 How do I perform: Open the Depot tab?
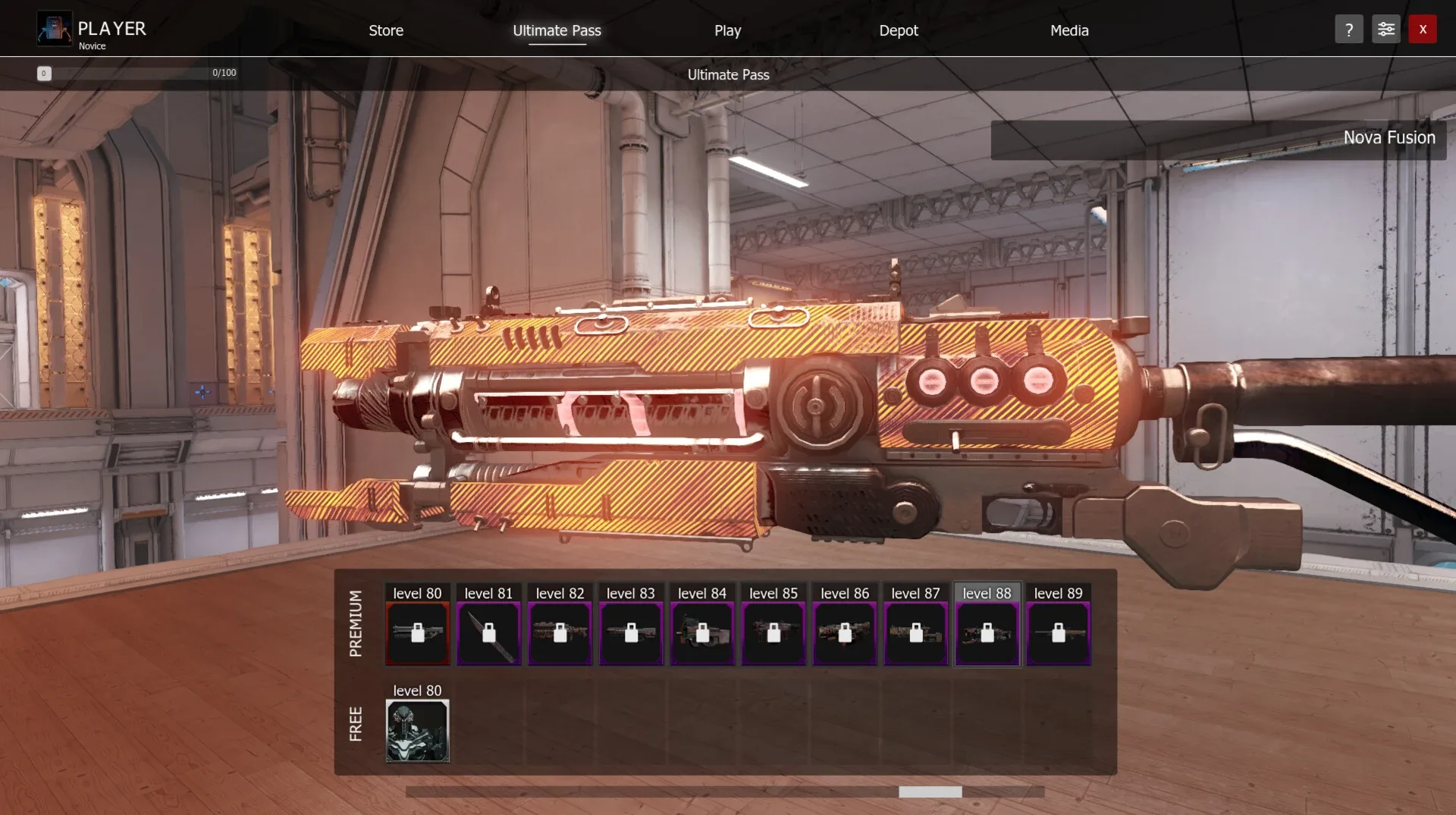(x=898, y=30)
